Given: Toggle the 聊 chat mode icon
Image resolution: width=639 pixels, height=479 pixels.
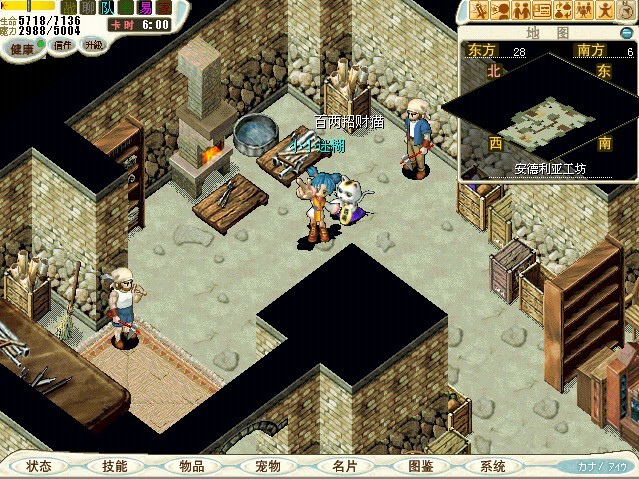Looking at the screenshot, I should [88, 8].
